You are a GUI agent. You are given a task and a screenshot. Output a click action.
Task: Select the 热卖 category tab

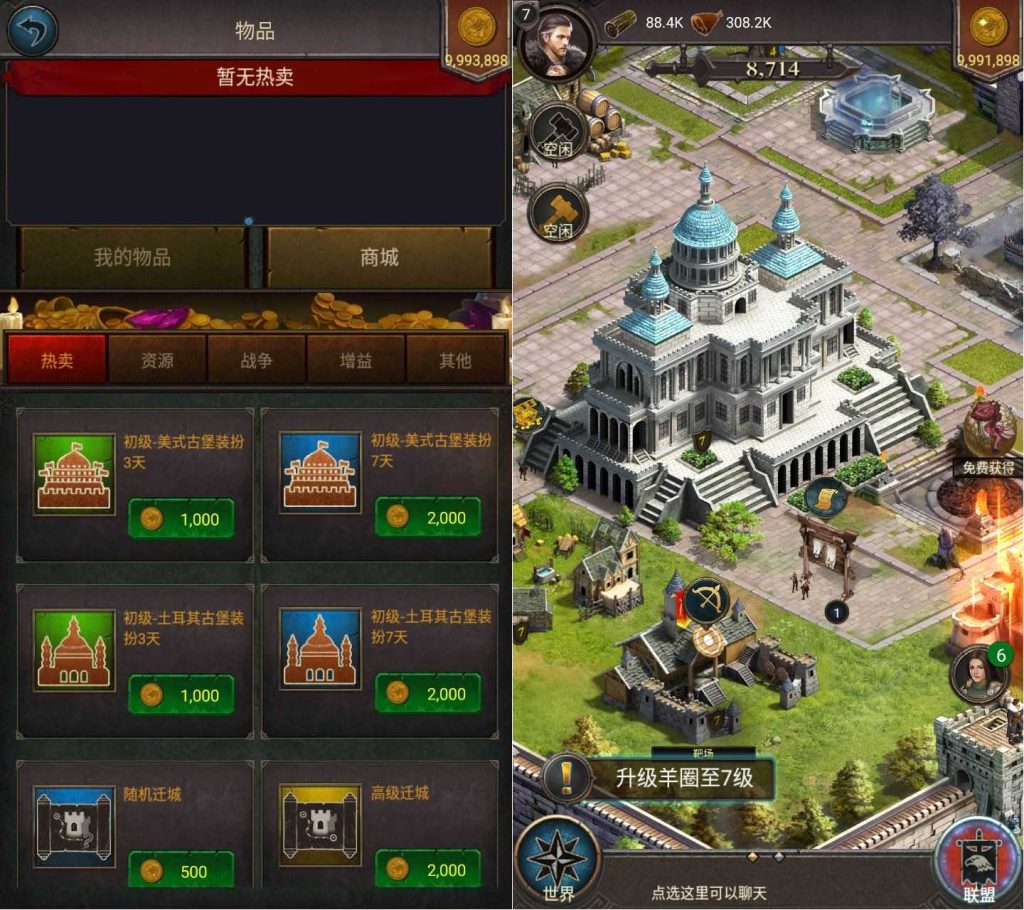(x=57, y=360)
